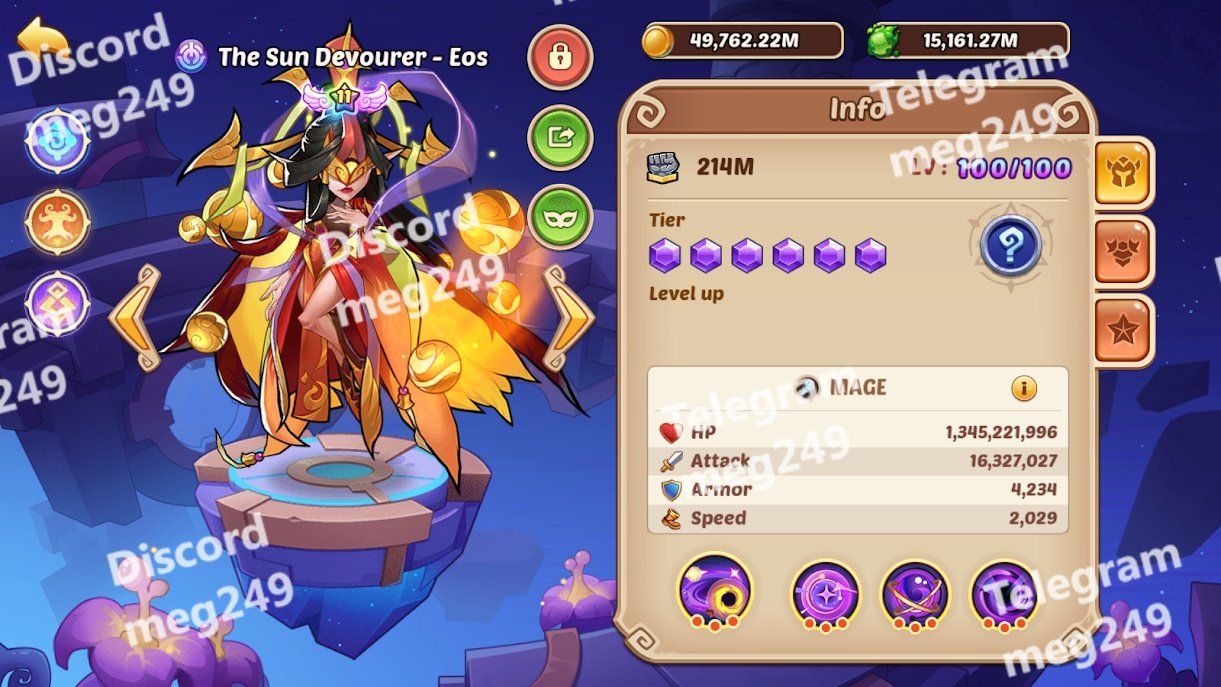
Task: Open the green mask skin button
Action: (560, 217)
